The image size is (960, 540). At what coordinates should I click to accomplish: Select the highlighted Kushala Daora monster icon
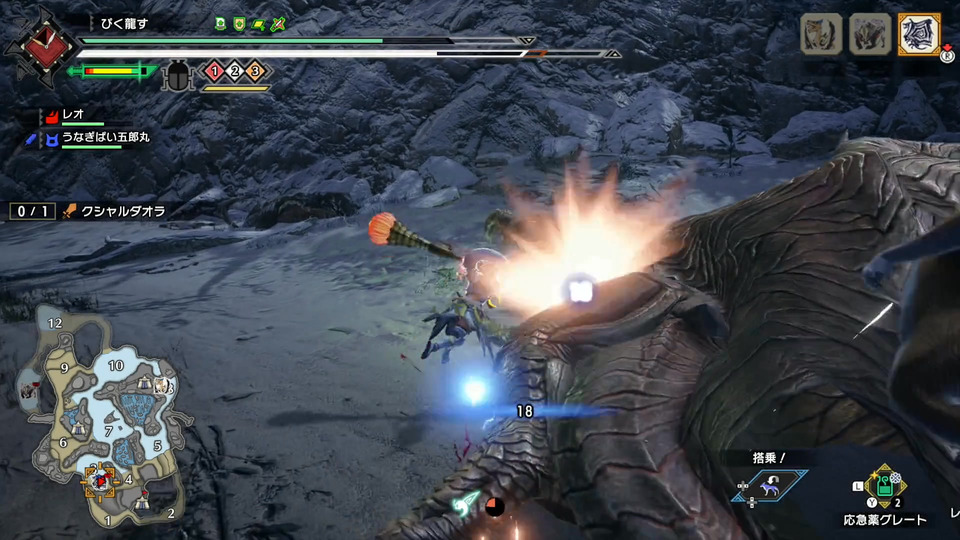[x=919, y=34]
